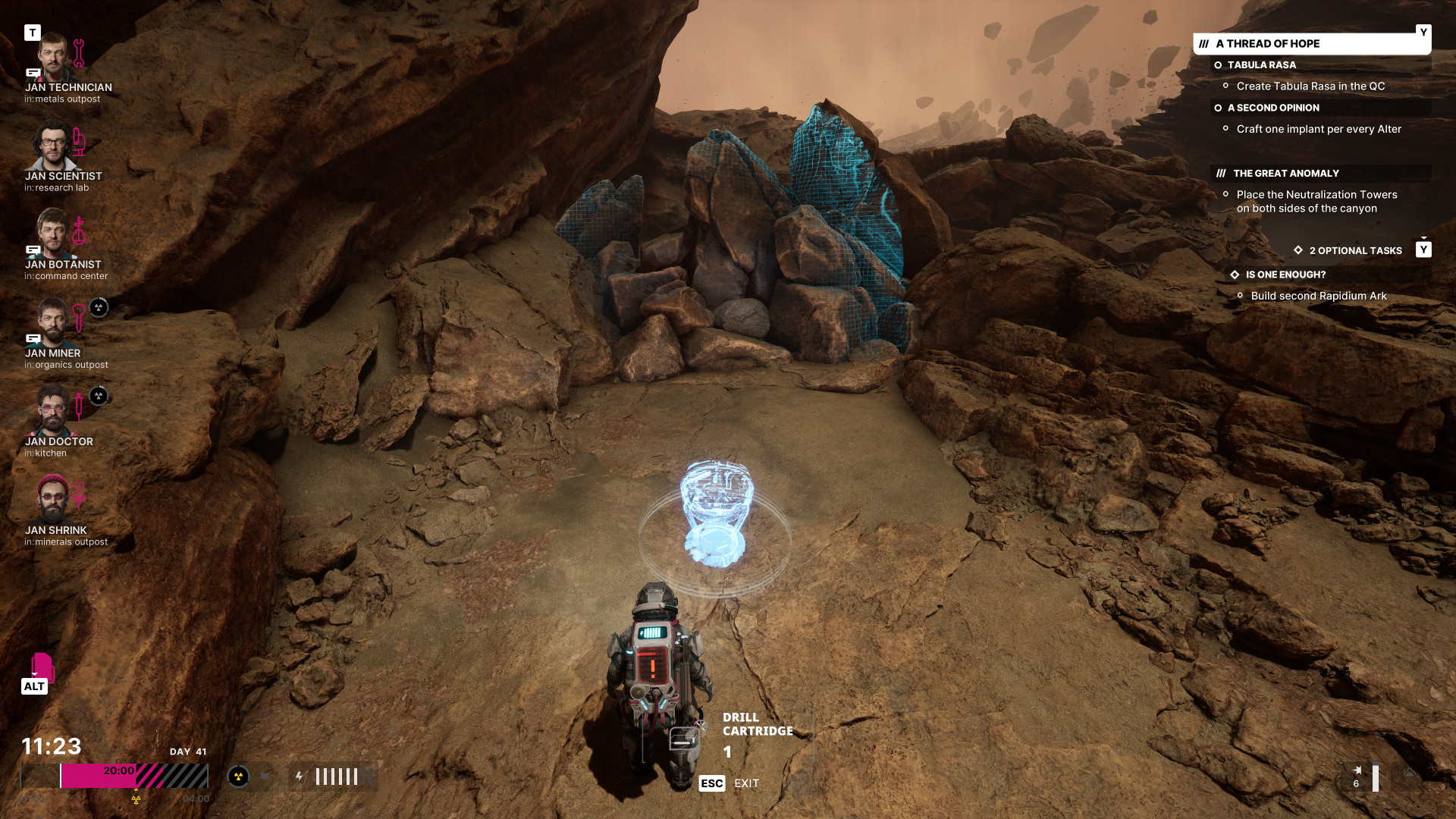This screenshot has width=1456, height=819.
Task: Pick Jan Shrink from the alters list
Action: point(52,500)
